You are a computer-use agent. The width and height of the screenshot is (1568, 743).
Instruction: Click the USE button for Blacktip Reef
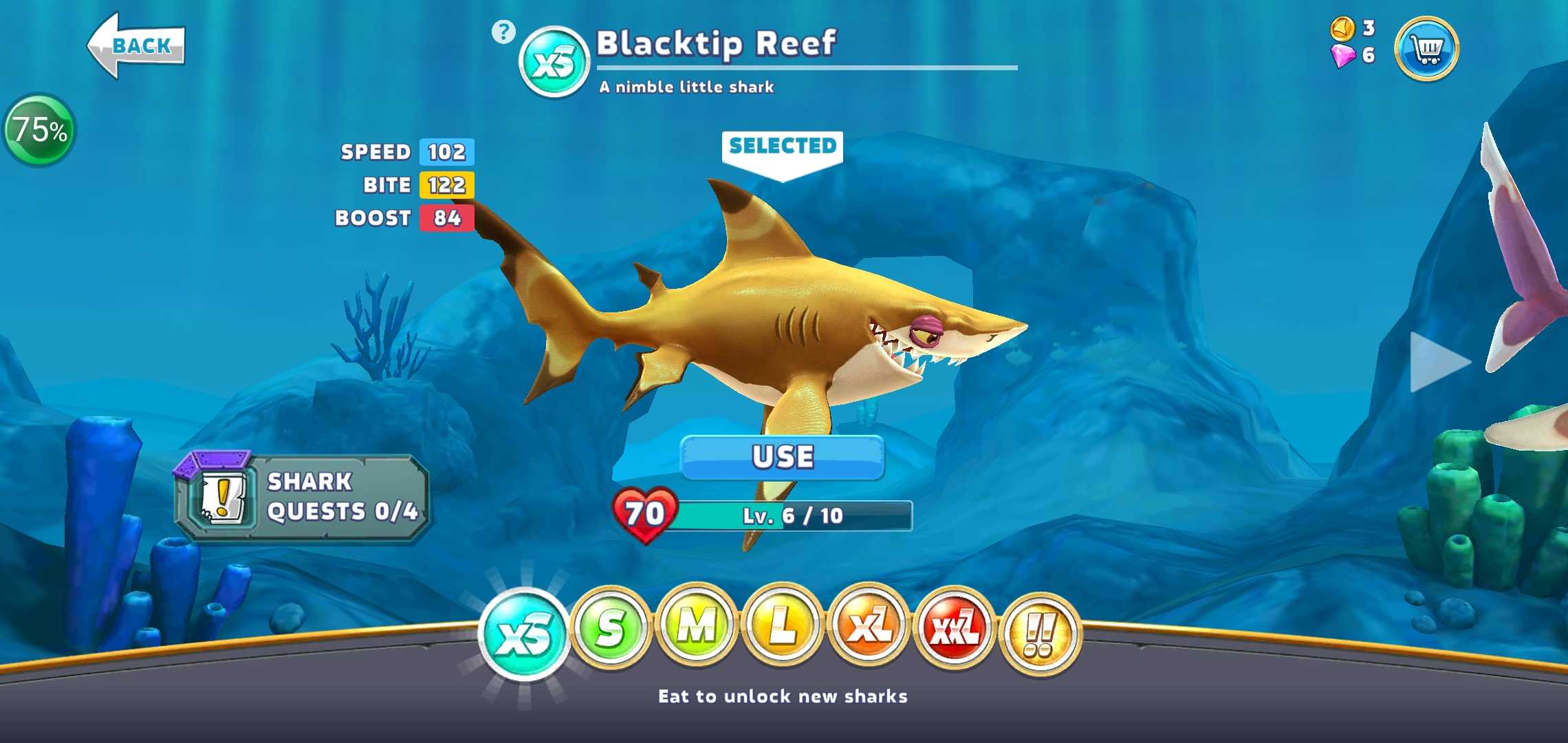[783, 457]
